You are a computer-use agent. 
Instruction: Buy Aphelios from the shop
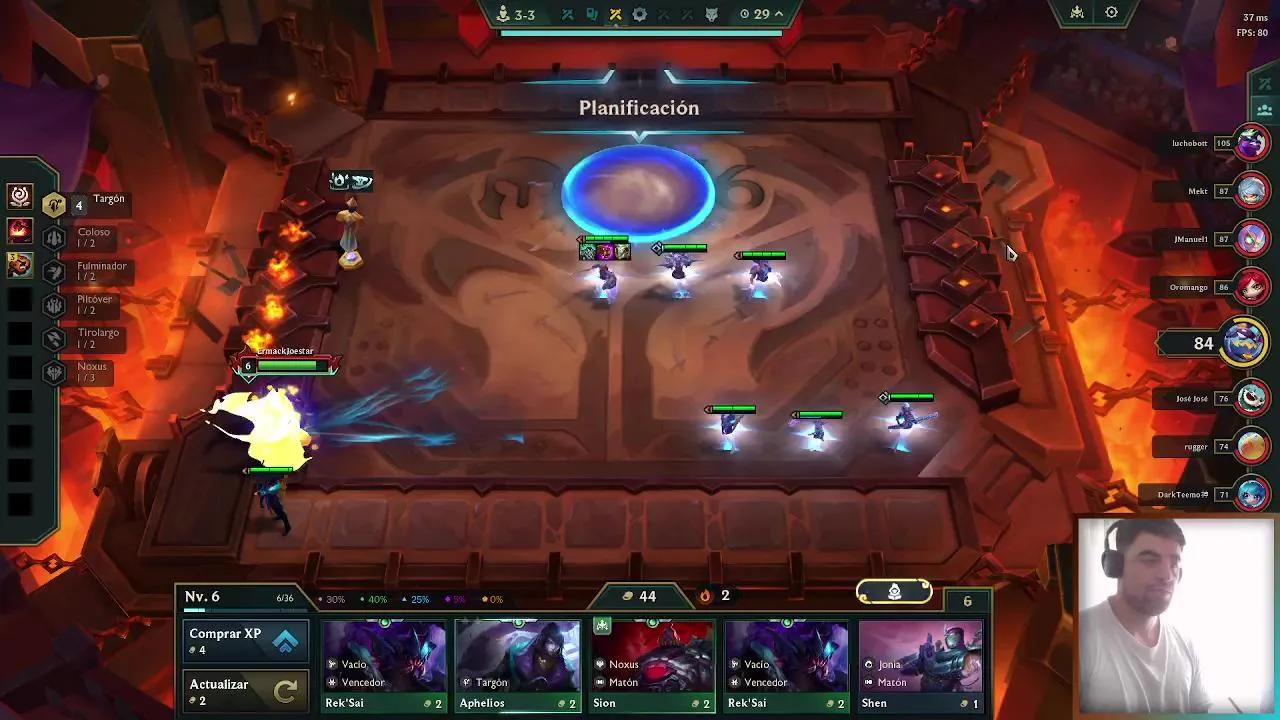click(x=517, y=660)
